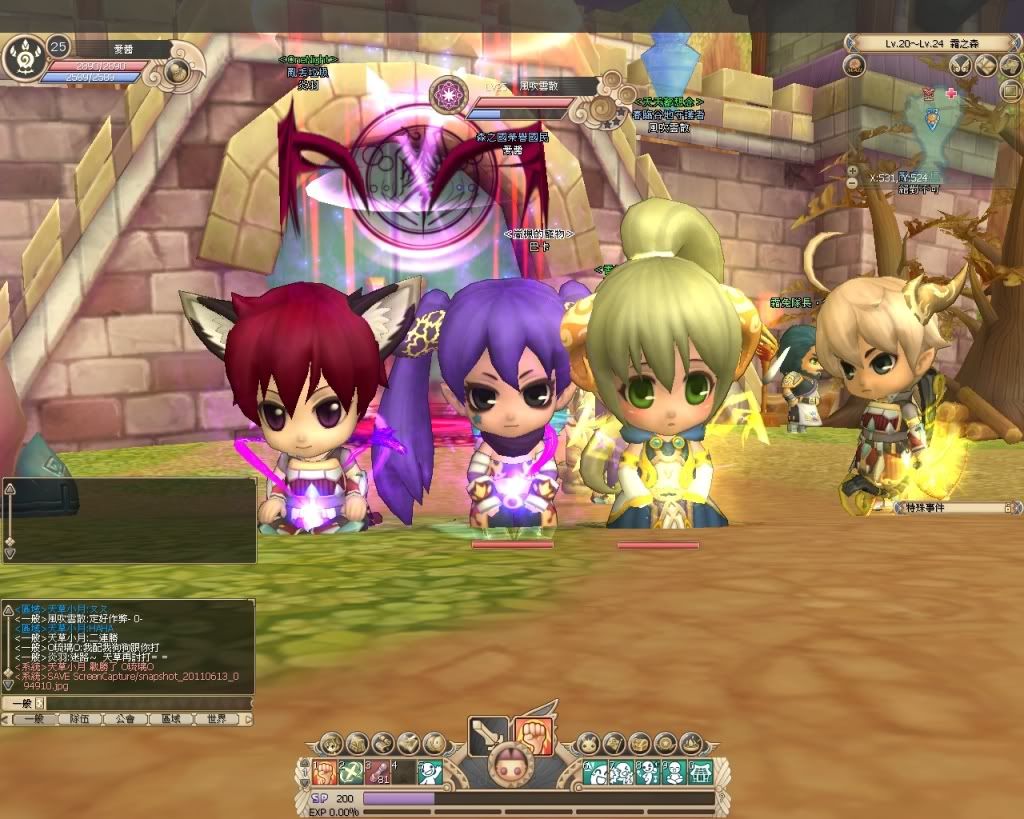
Task: Activate the green cross skill in slot 2
Action: (349, 772)
